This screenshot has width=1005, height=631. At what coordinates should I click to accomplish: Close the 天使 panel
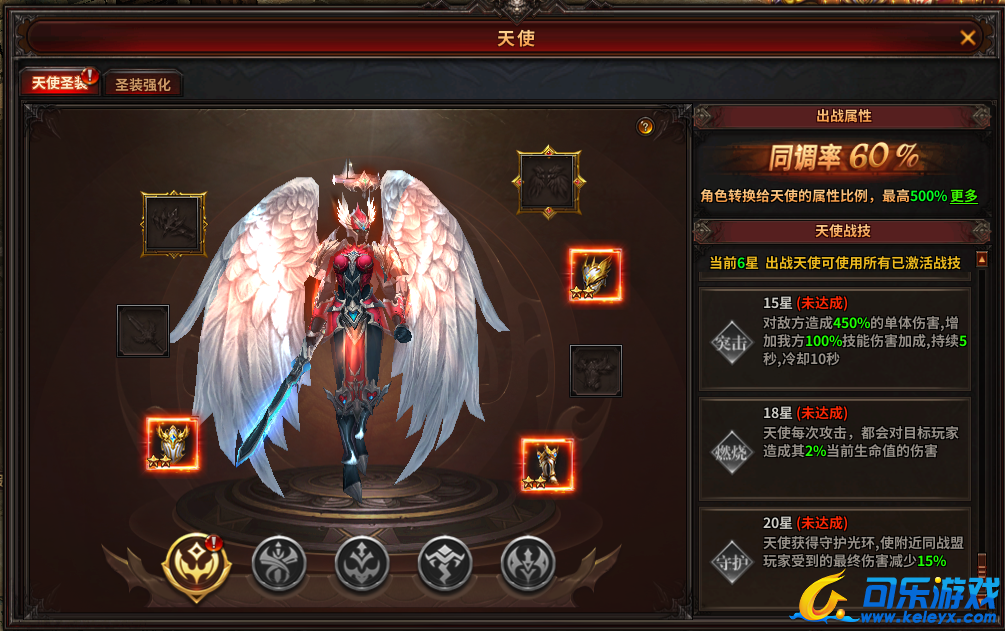(x=967, y=38)
